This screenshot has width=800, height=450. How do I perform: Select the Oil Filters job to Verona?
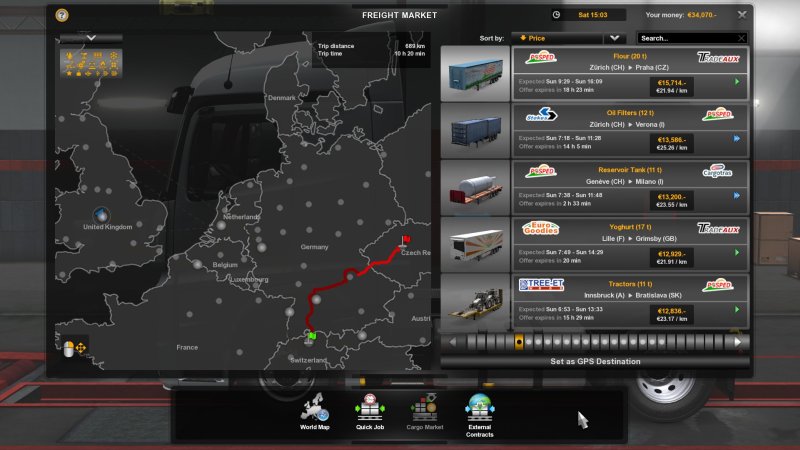point(630,130)
